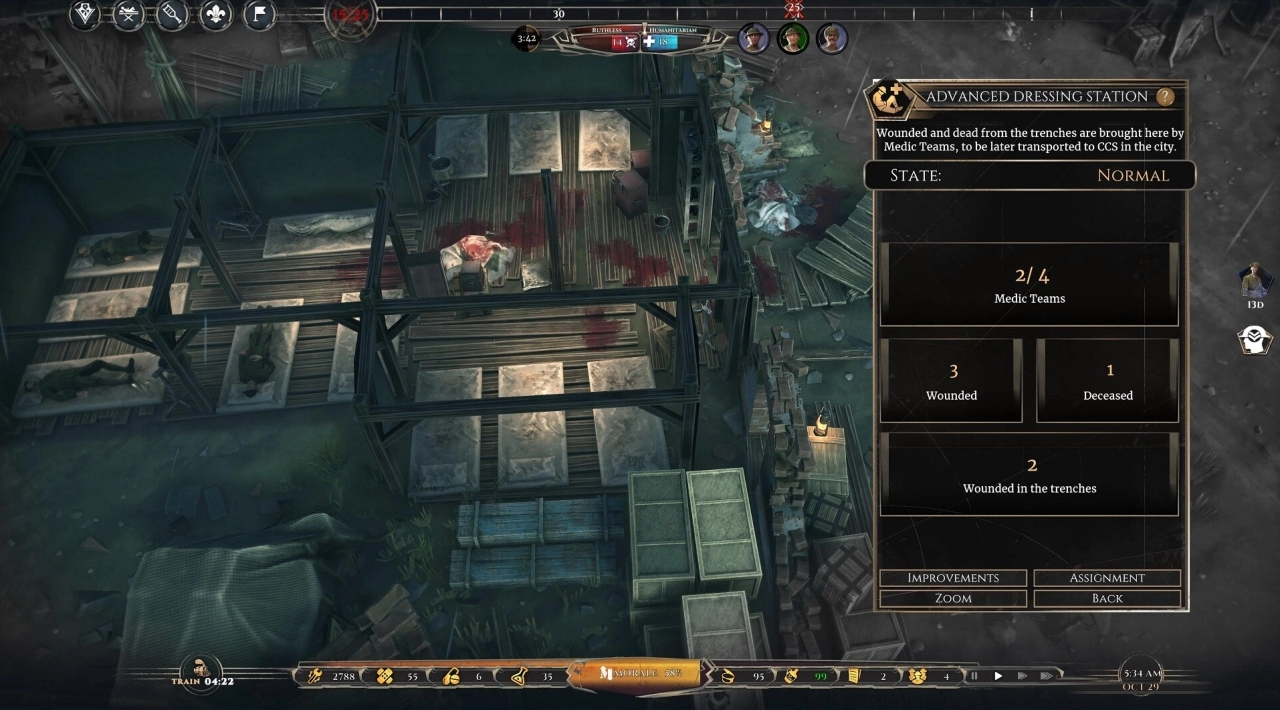The width and height of the screenshot is (1280, 710).
Task: Go back from the dressing station panel
Action: [x=1107, y=598]
